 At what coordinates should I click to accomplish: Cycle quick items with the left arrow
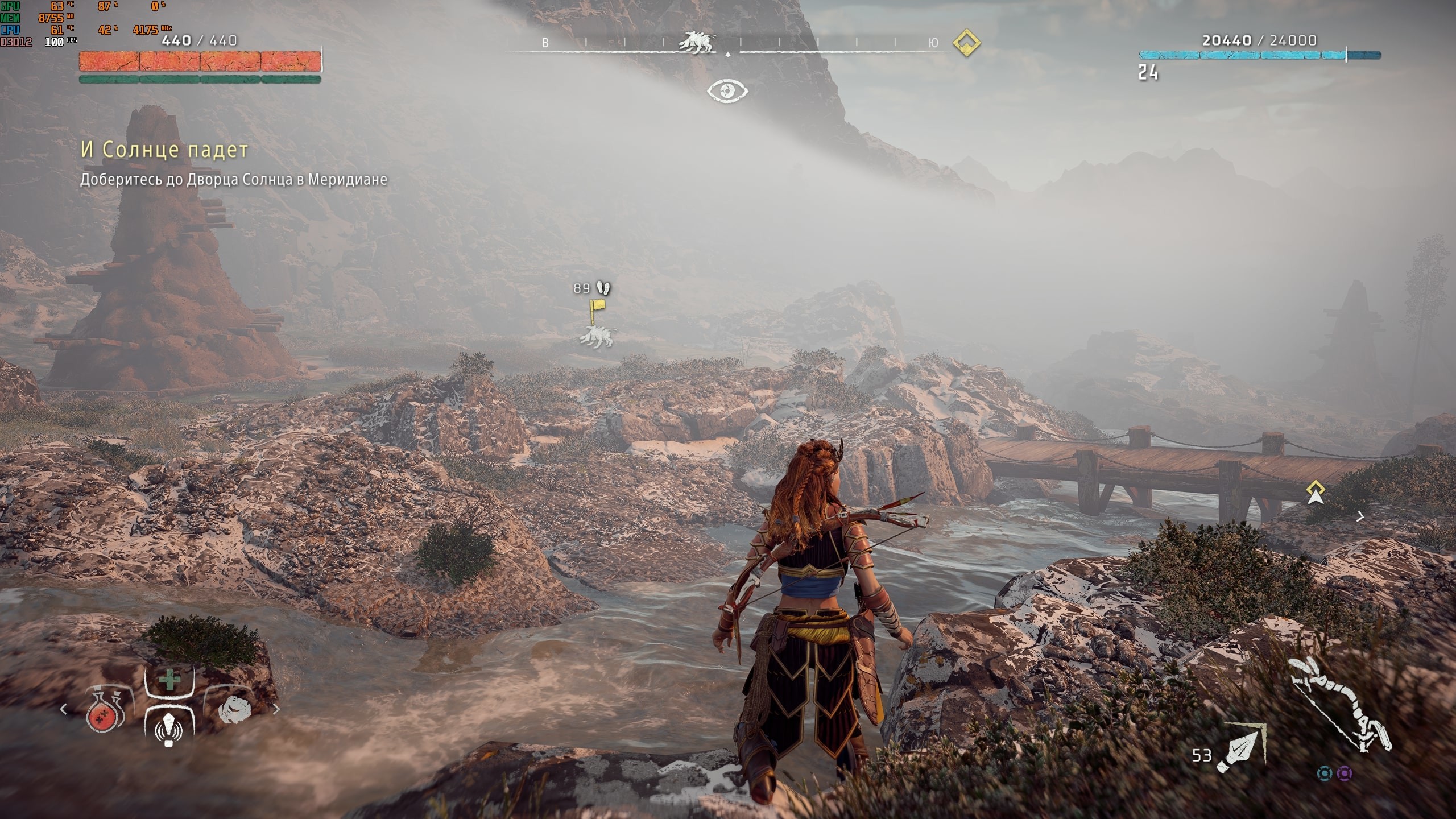tap(64, 709)
